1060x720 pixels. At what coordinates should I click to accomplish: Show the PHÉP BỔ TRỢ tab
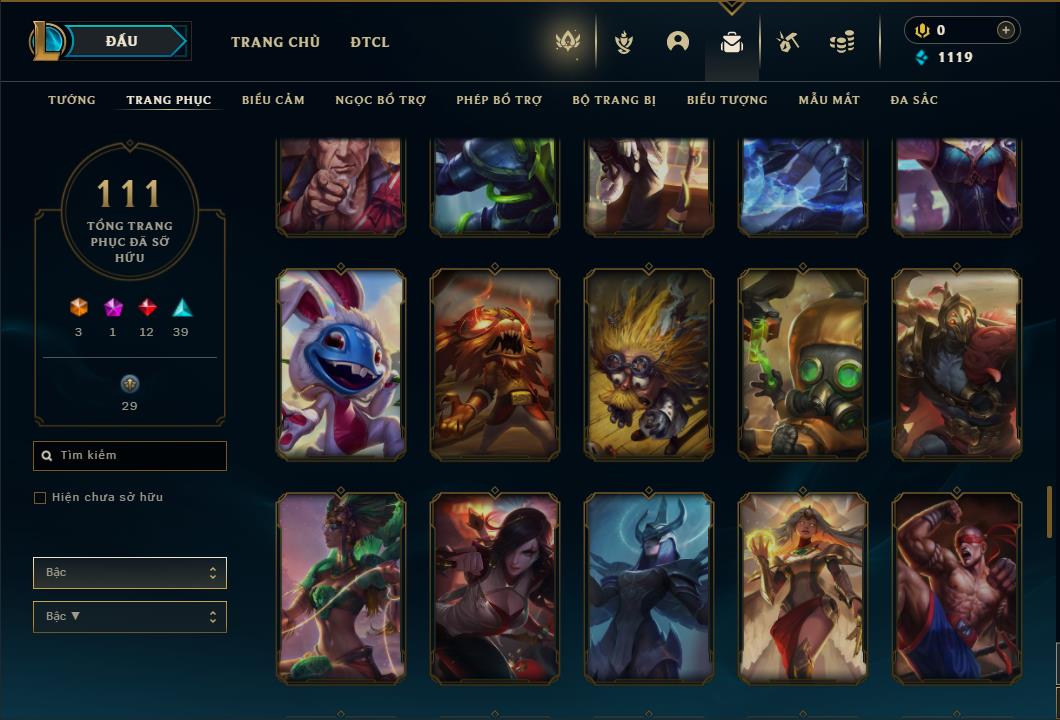click(499, 100)
